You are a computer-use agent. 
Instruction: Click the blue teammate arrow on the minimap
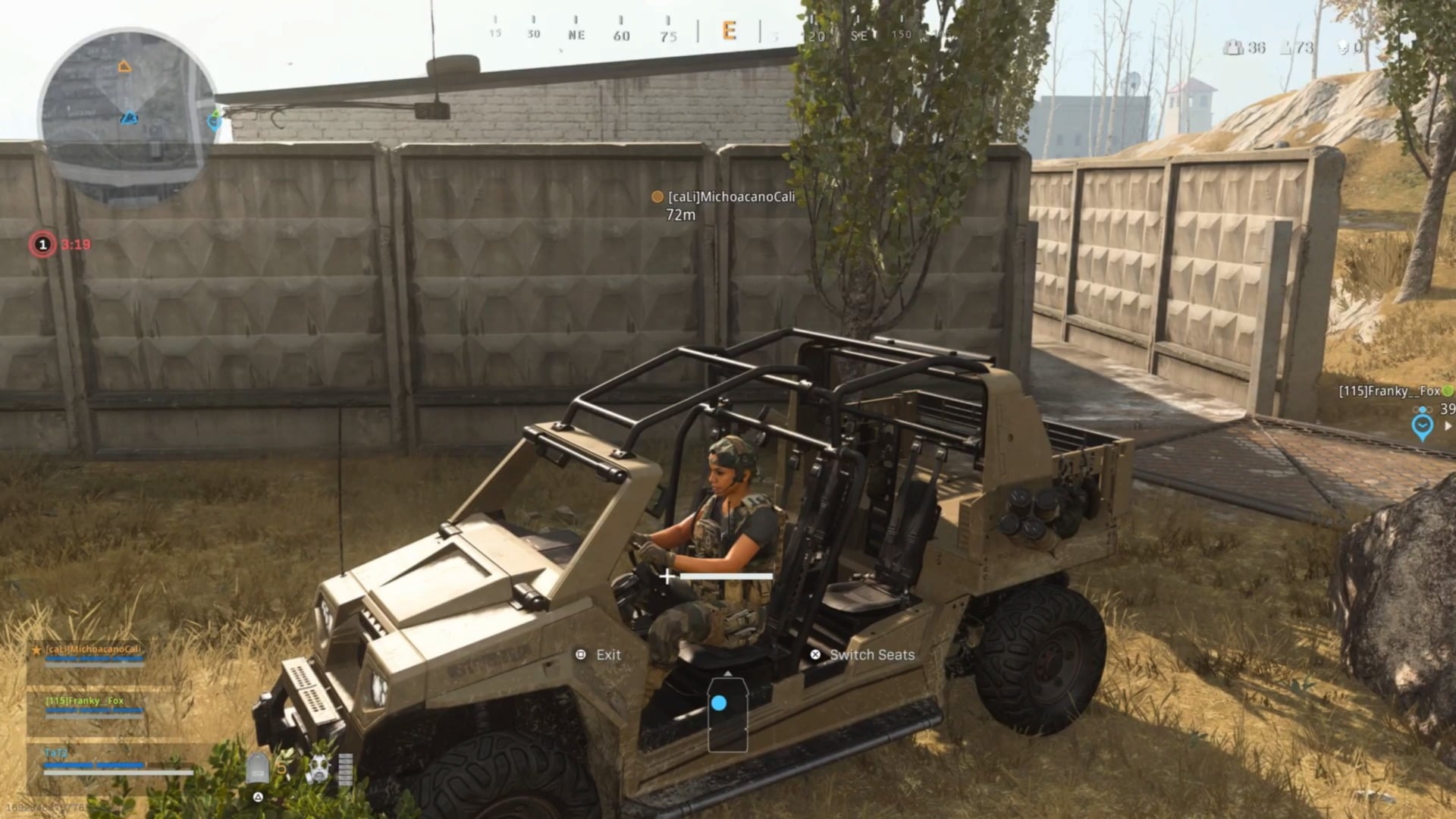click(127, 117)
